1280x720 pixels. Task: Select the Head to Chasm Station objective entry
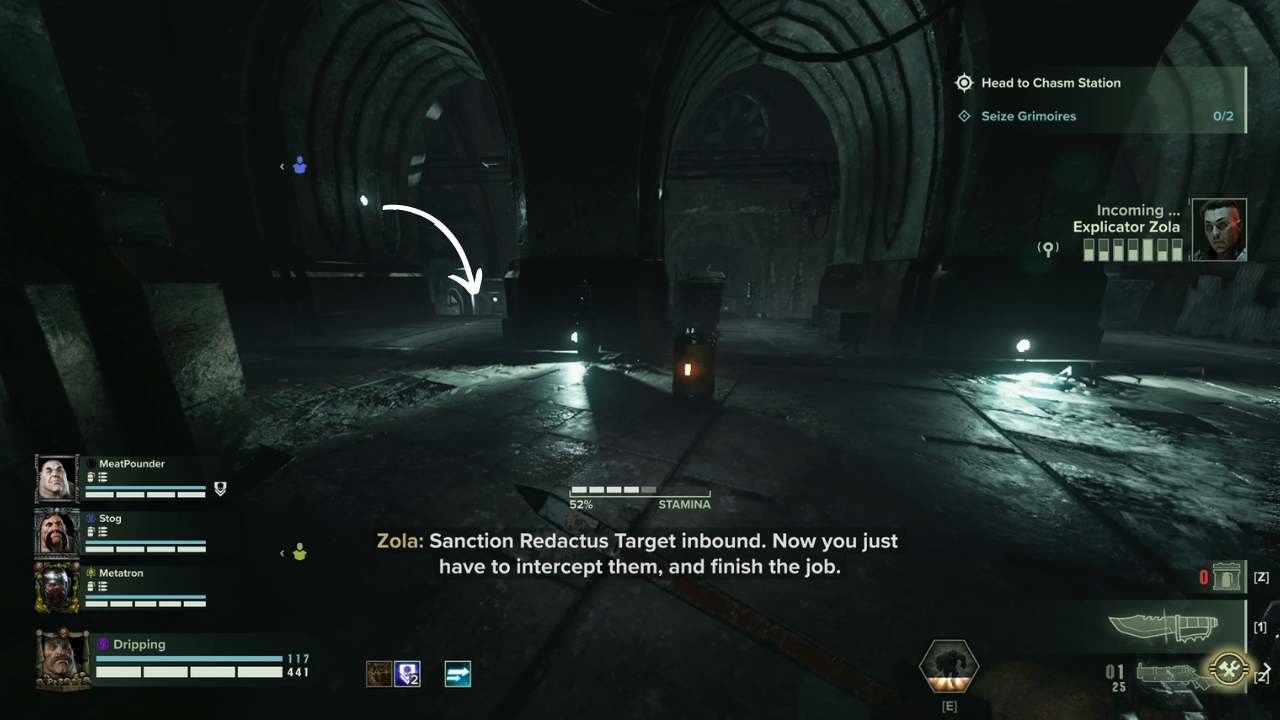(x=1051, y=82)
